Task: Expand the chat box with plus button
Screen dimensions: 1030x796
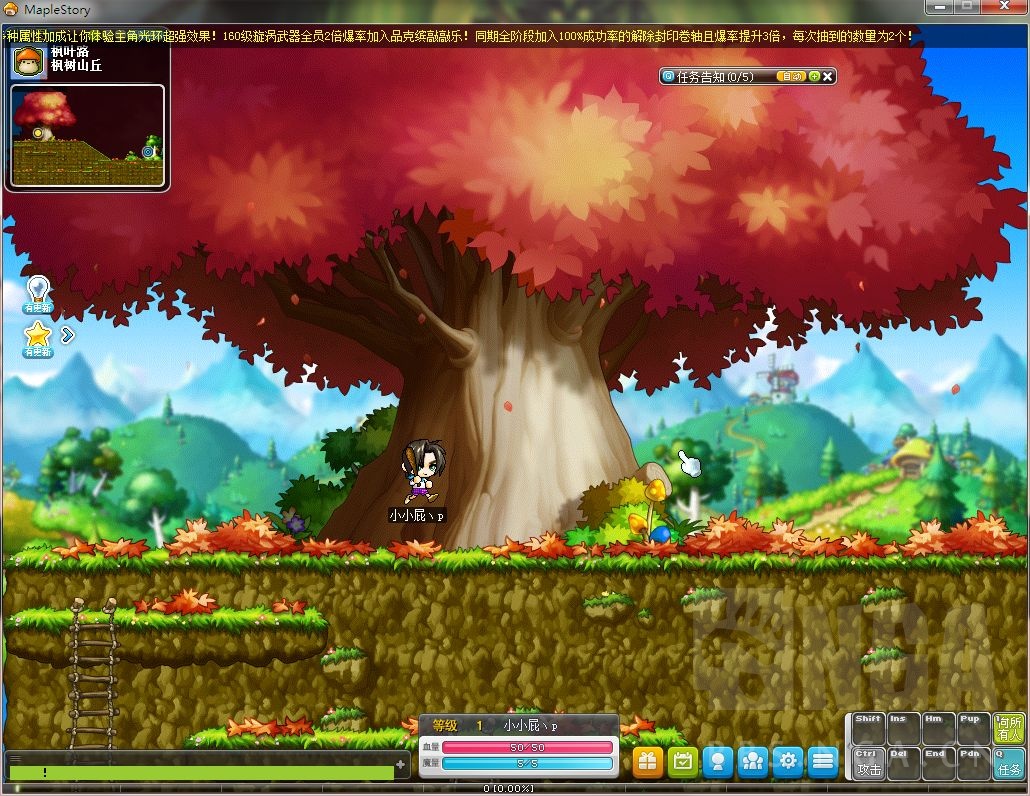Action: click(401, 765)
